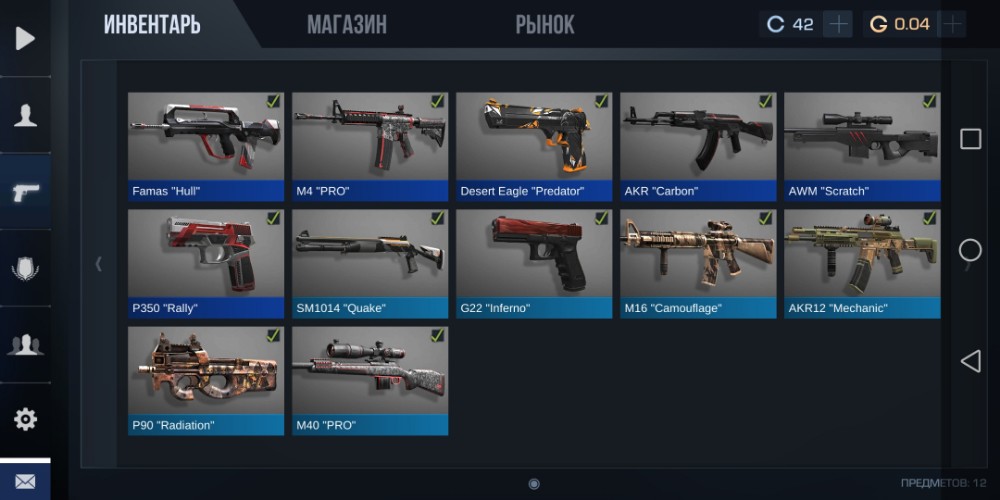The height and width of the screenshot is (500, 1000).
Task: Pick the Desert Eagle "Predator" skin
Action: (534, 146)
